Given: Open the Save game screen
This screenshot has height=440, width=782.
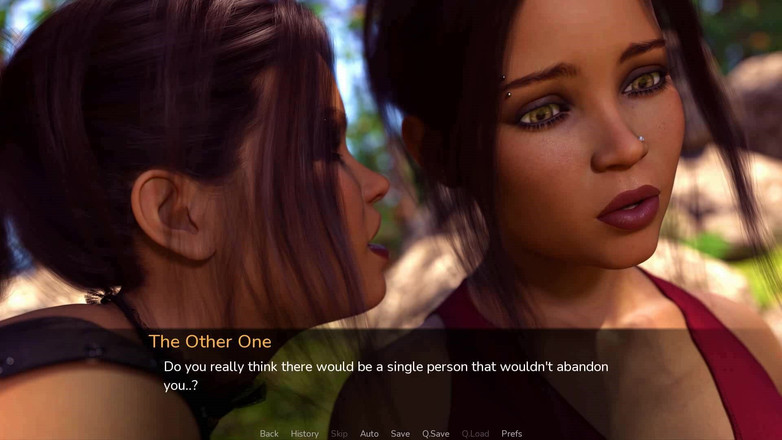Looking at the screenshot, I should (x=400, y=434).
